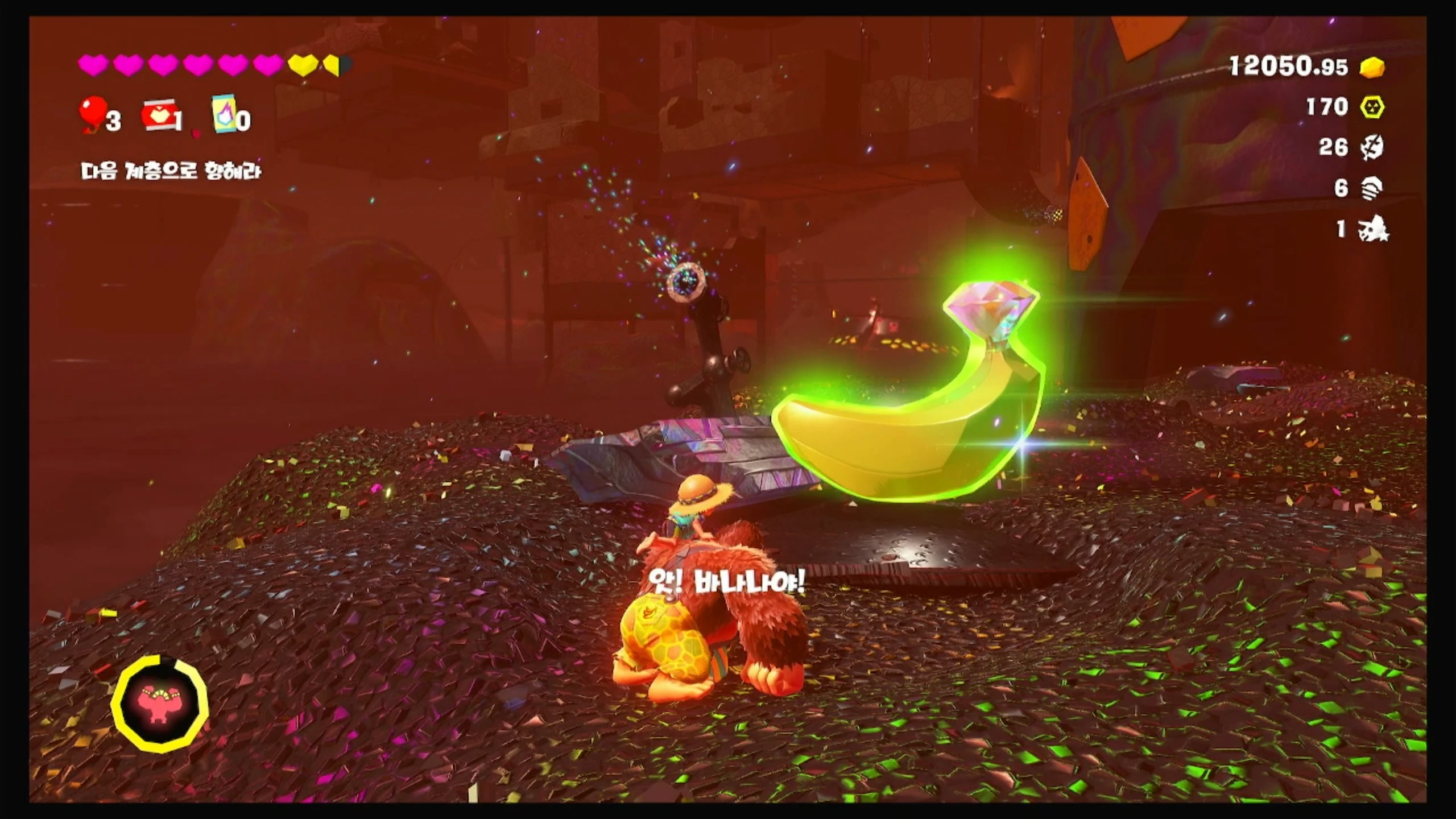Click the gold nugget currency icon
1456x819 pixels.
click(1372, 68)
